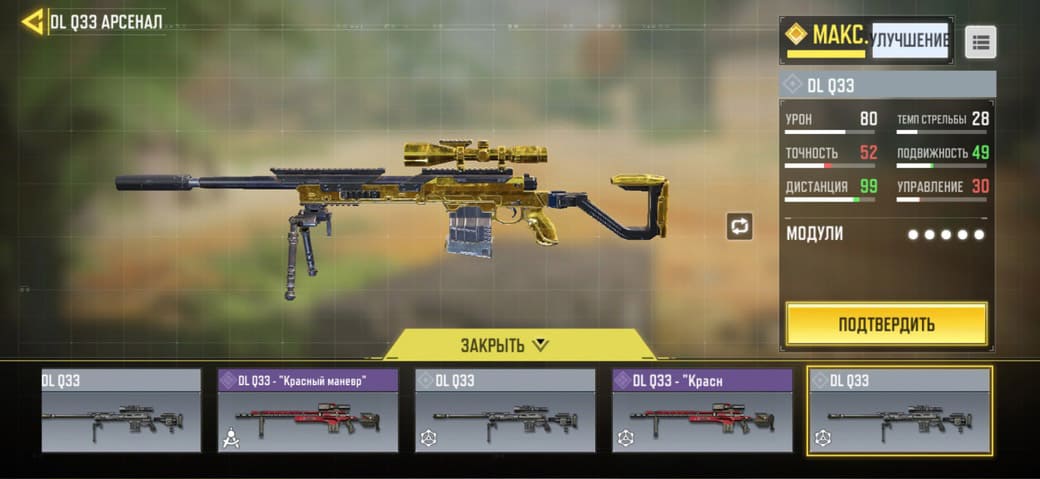The width and height of the screenshot is (1040, 479).
Task: Go back using the yellow arrow
Action: [32, 22]
